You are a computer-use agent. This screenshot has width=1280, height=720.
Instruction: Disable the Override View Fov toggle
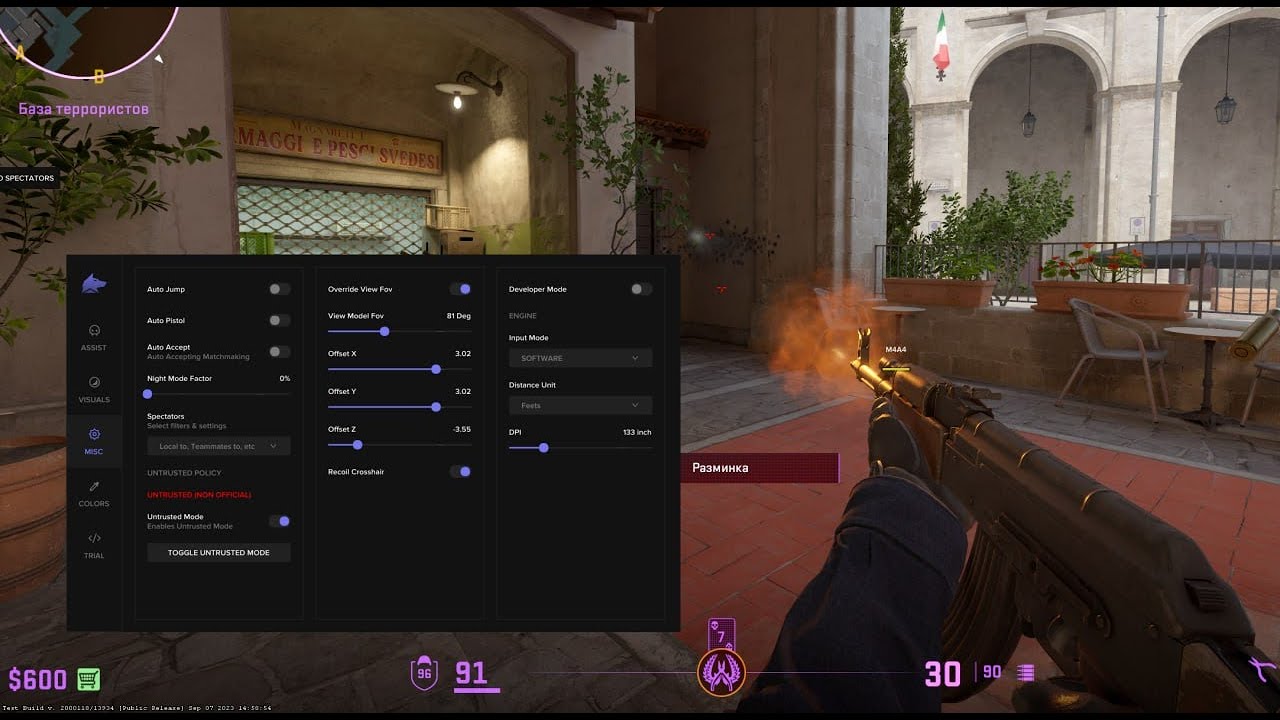[x=460, y=289]
